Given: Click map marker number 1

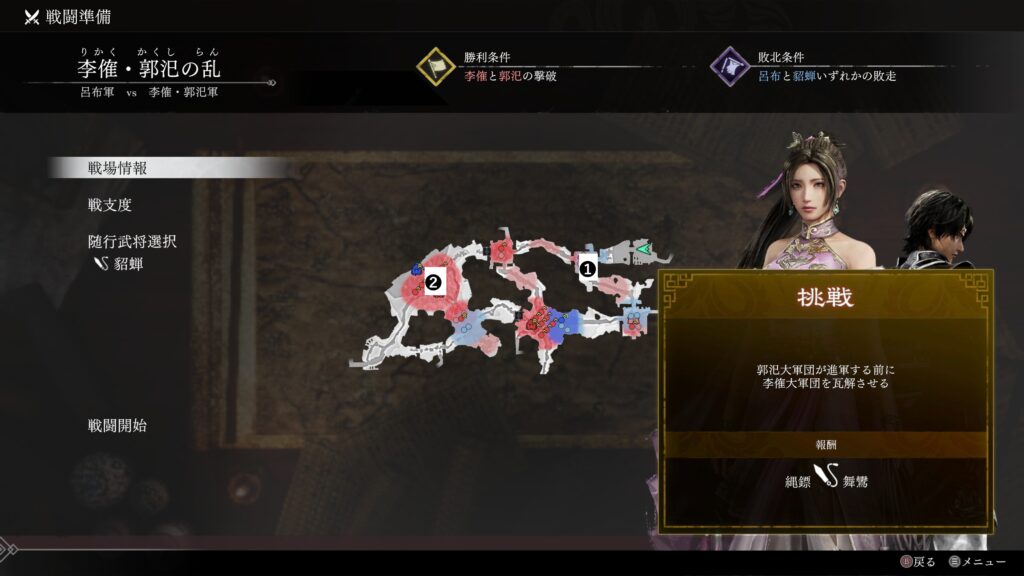Looking at the screenshot, I should point(588,267).
